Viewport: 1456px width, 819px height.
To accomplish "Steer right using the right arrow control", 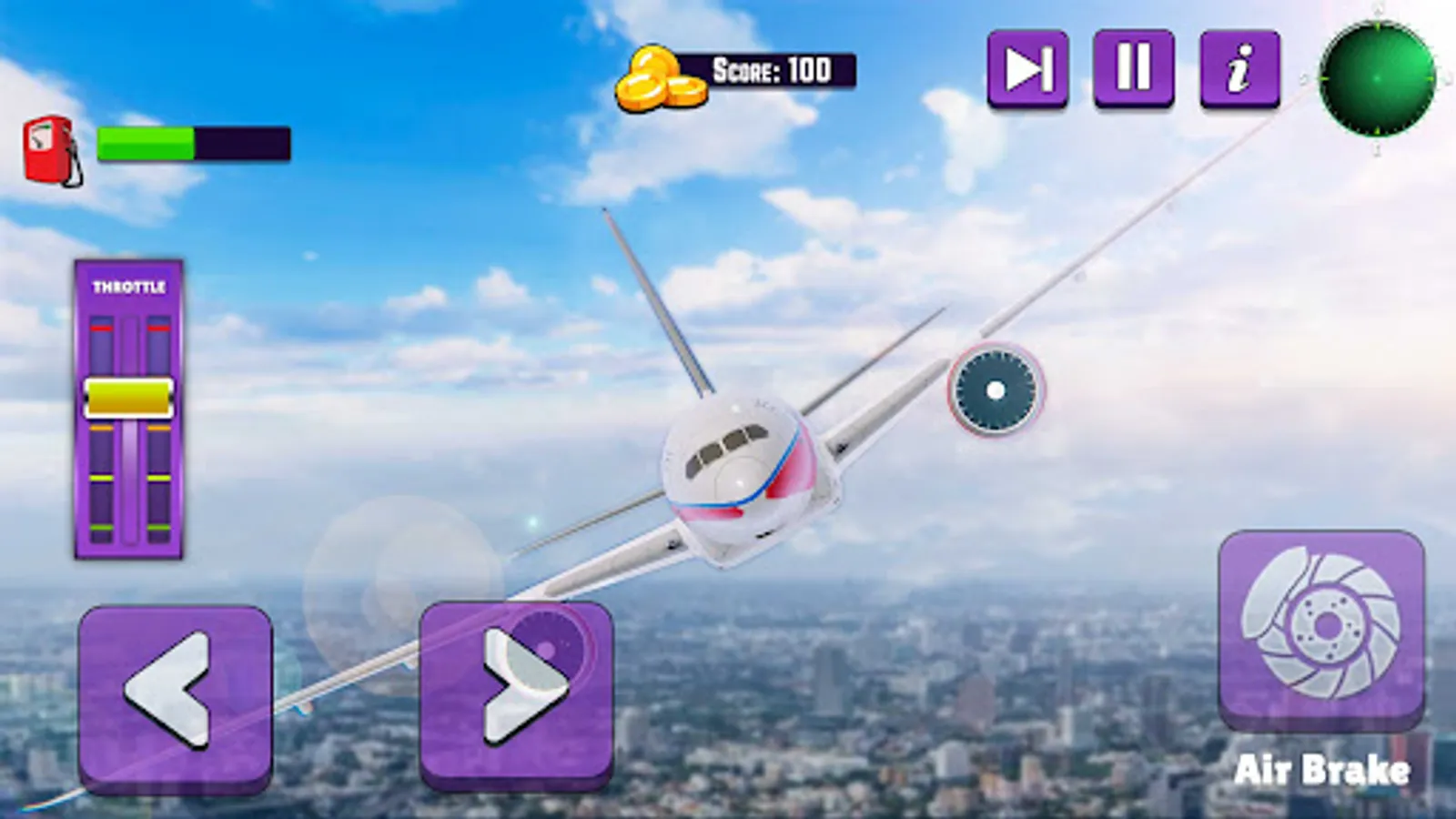I will (x=514, y=694).
